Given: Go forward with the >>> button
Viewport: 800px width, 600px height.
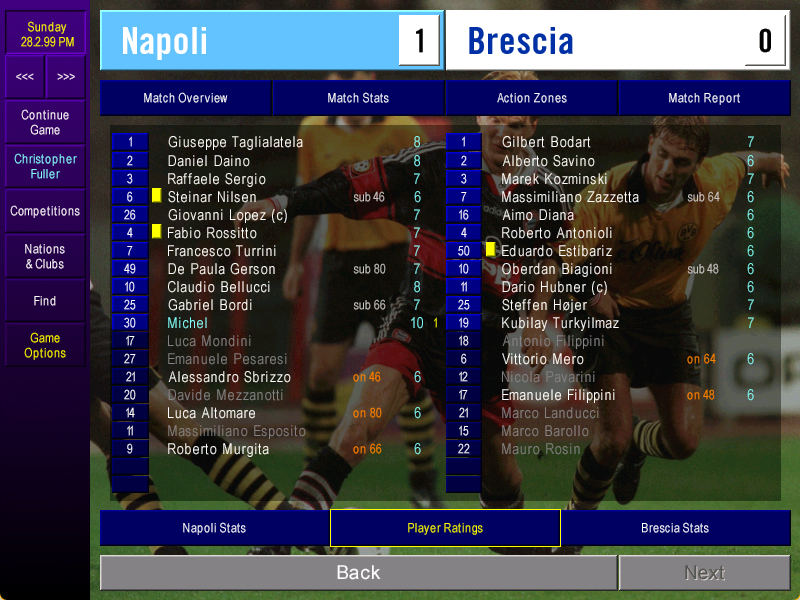Looking at the screenshot, I should 66,77.
